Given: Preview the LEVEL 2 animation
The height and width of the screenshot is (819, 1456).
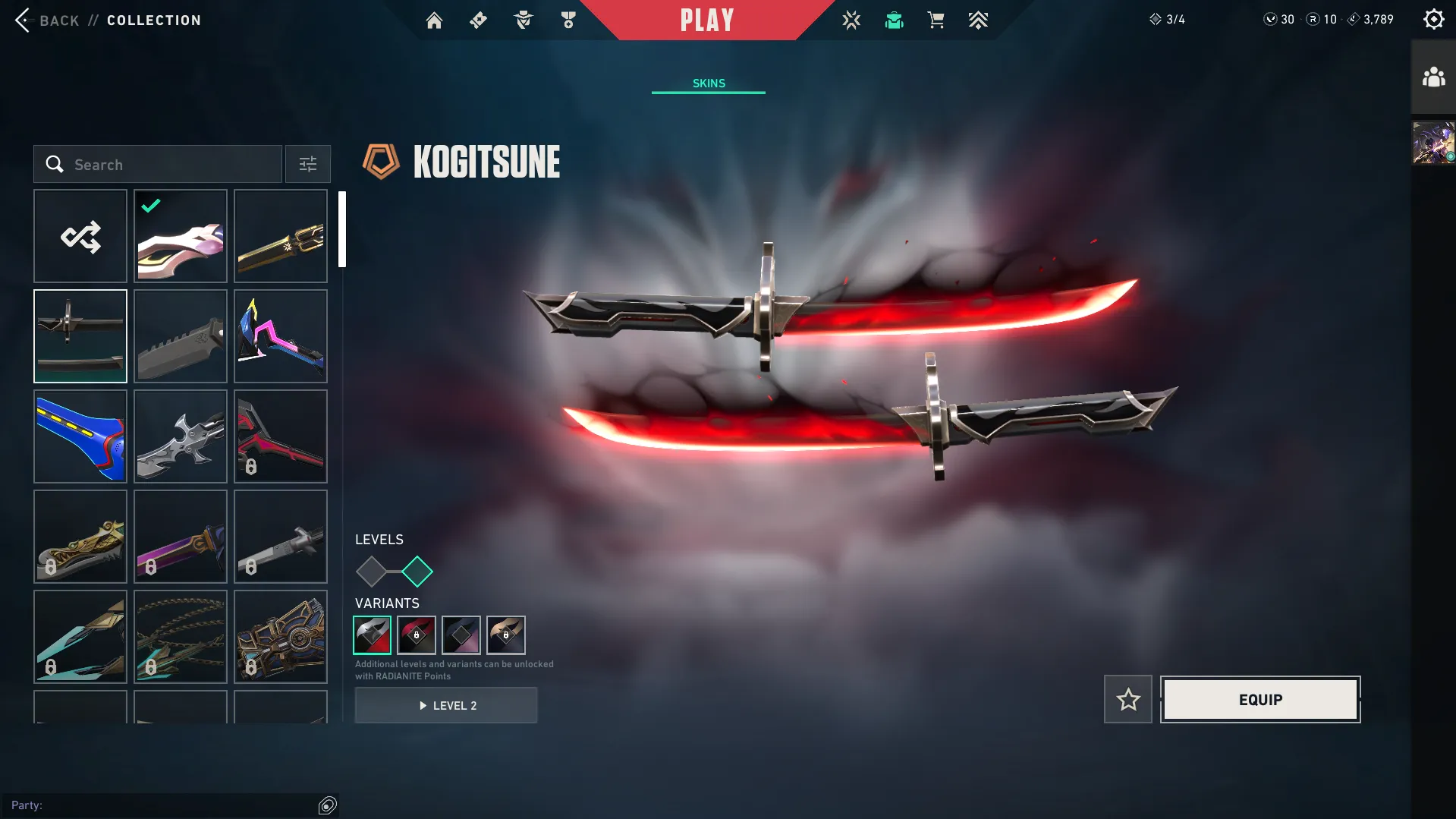Looking at the screenshot, I should (x=446, y=705).
